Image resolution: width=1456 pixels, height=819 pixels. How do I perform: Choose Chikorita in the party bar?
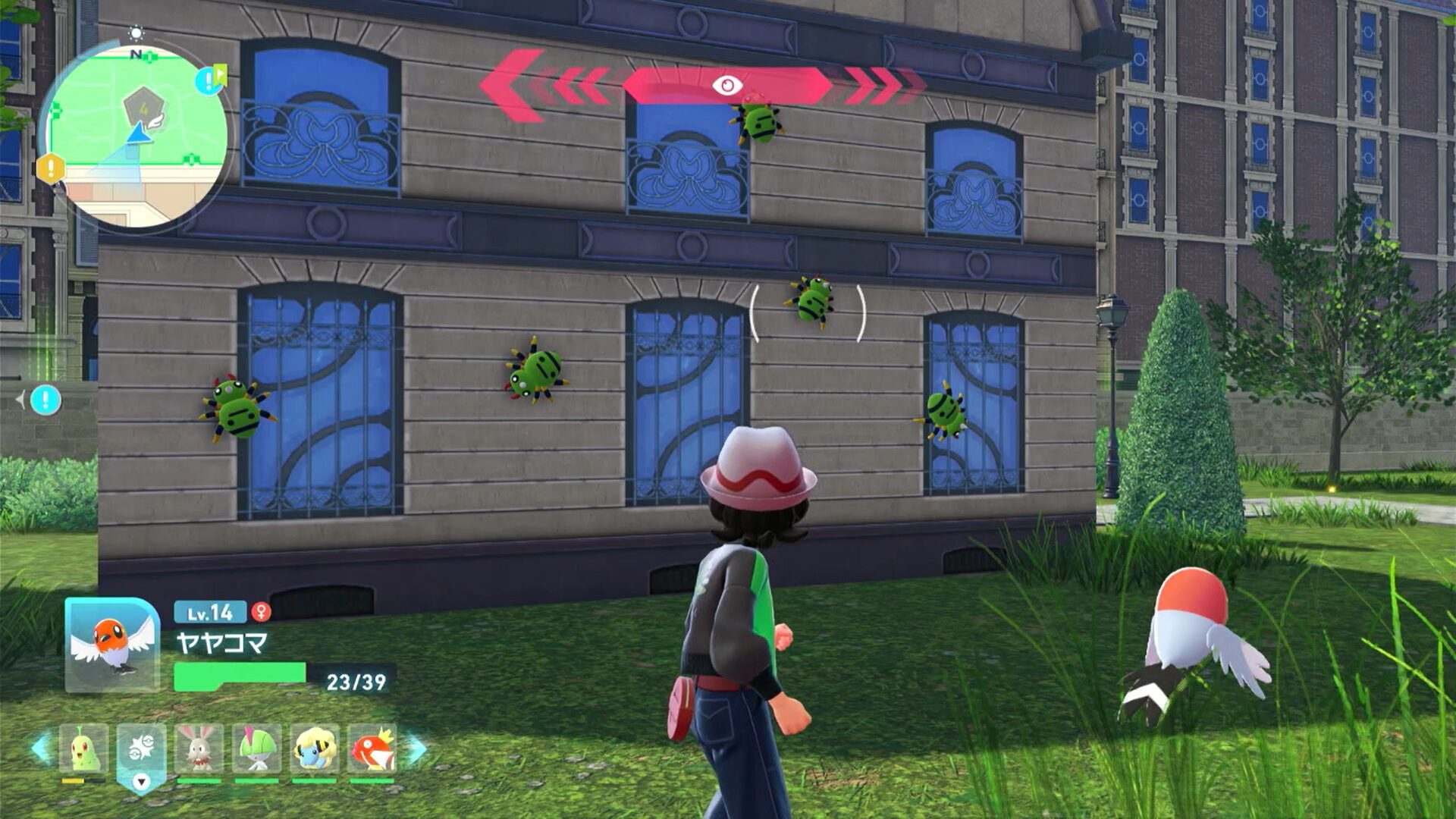pyautogui.click(x=83, y=748)
